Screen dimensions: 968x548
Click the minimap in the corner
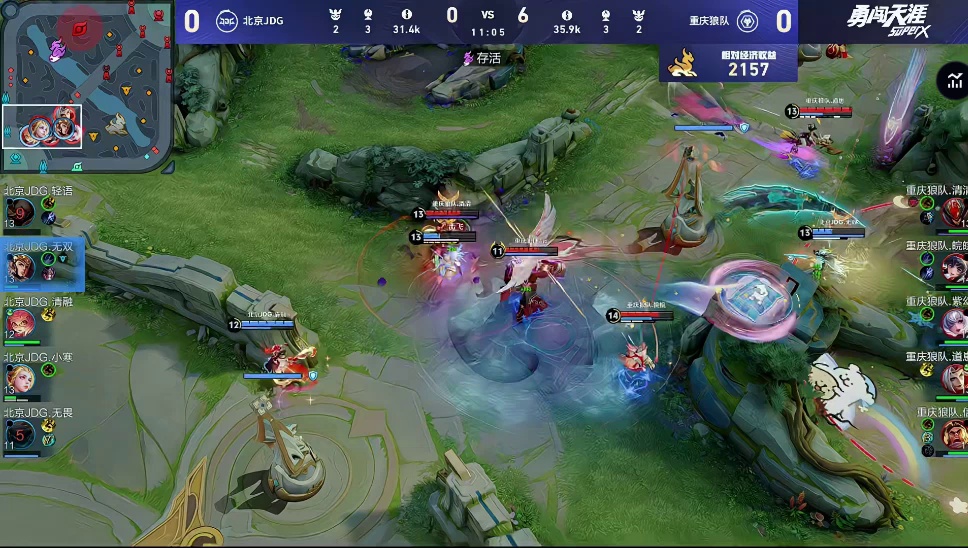tap(87, 86)
